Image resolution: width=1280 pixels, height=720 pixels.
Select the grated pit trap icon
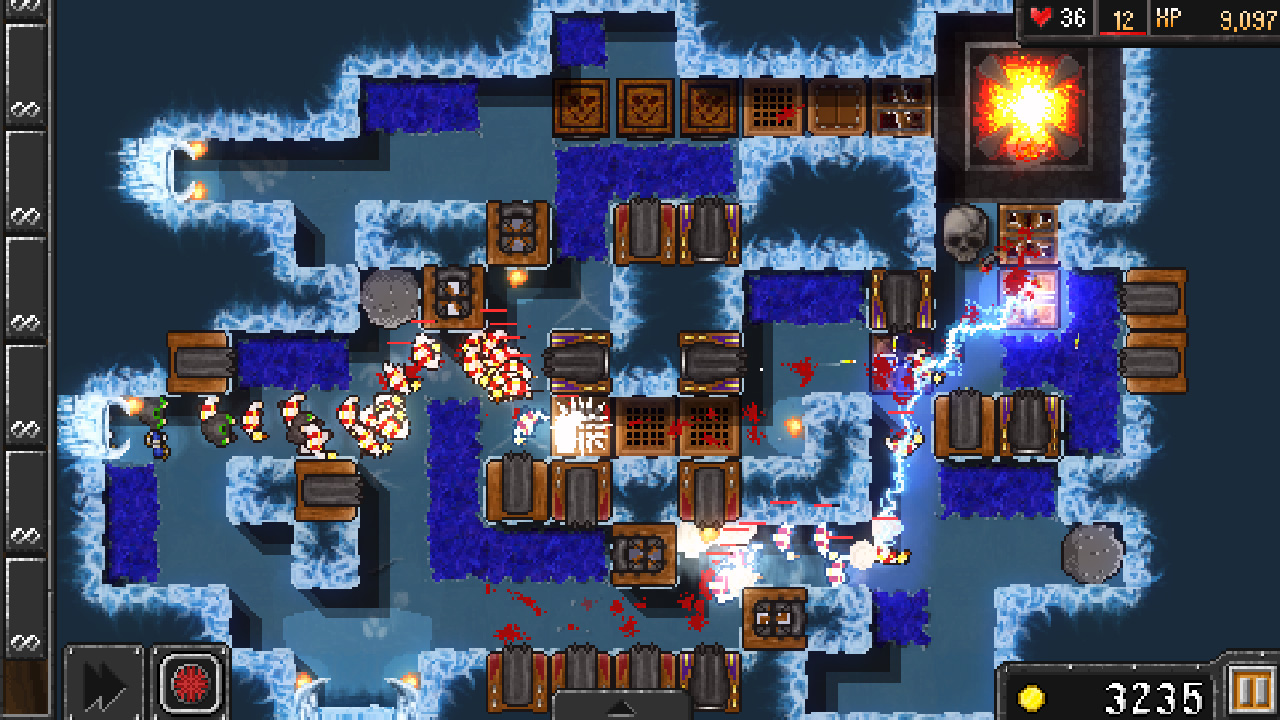click(x=775, y=105)
